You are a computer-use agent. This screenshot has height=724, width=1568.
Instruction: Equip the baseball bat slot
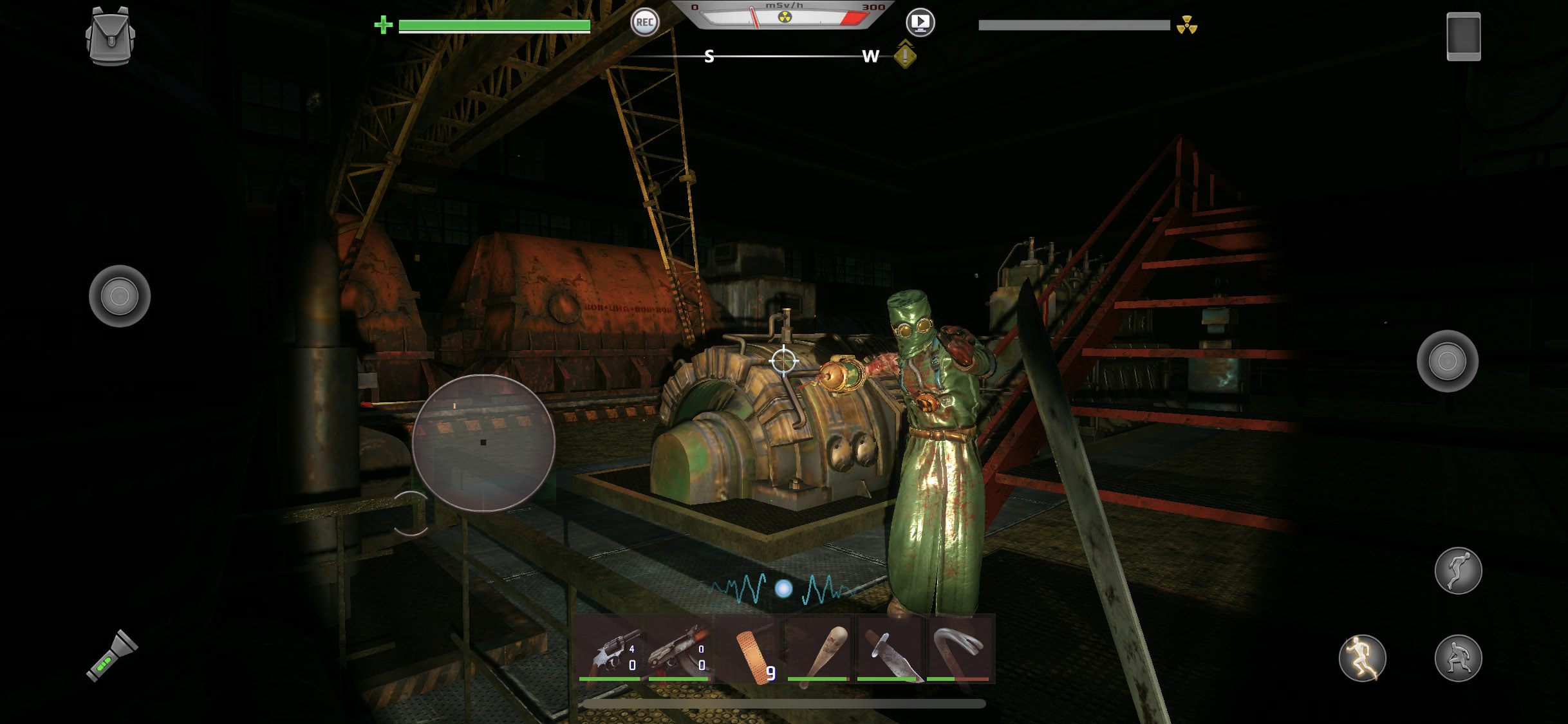click(x=820, y=649)
